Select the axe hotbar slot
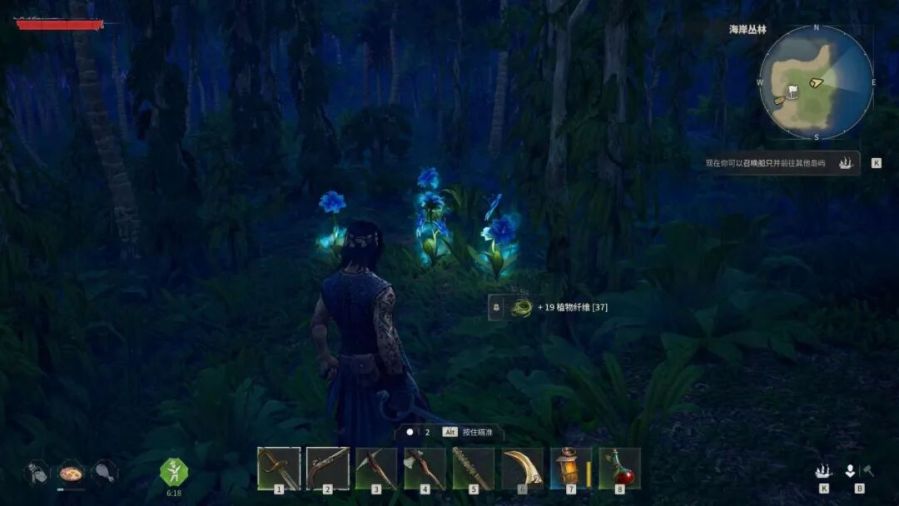This screenshot has width=899, height=506. click(424, 467)
